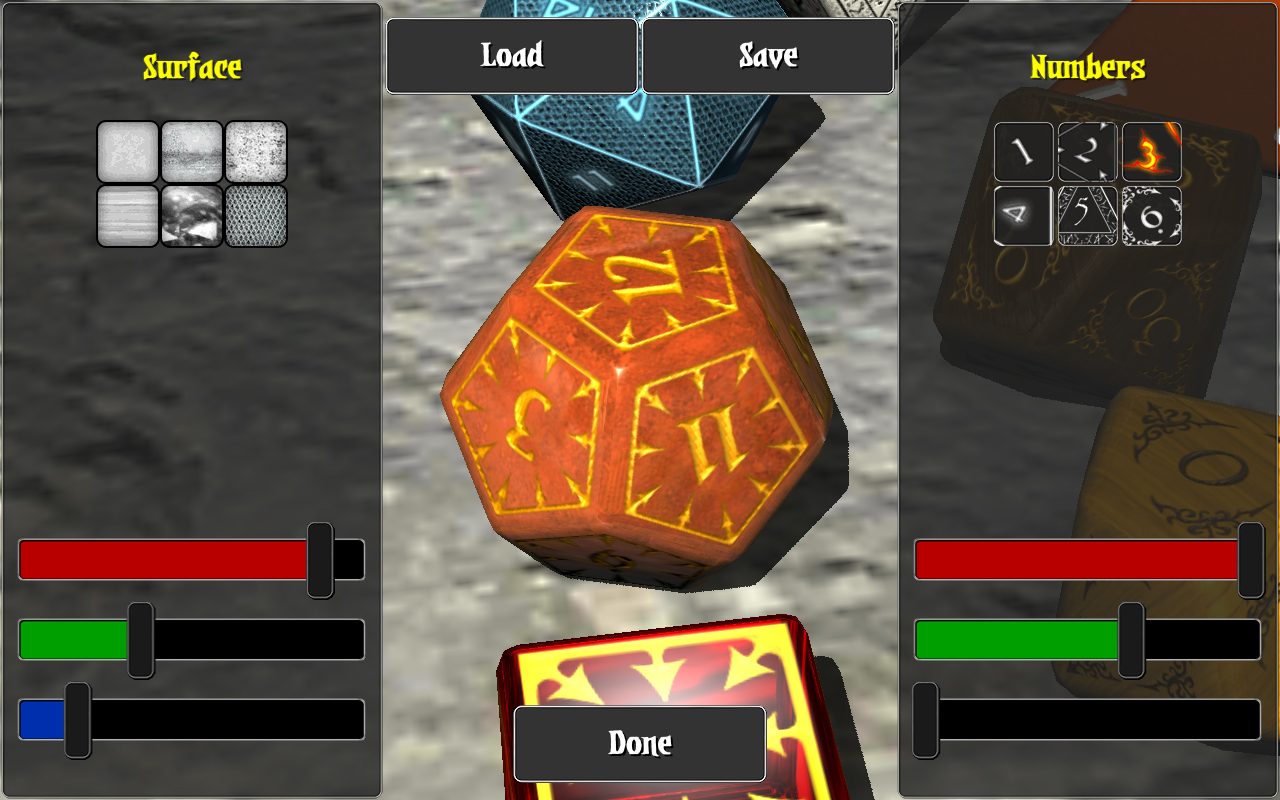Select the smooth light gray surface texture
The width and height of the screenshot is (1280, 800).
tap(127, 153)
